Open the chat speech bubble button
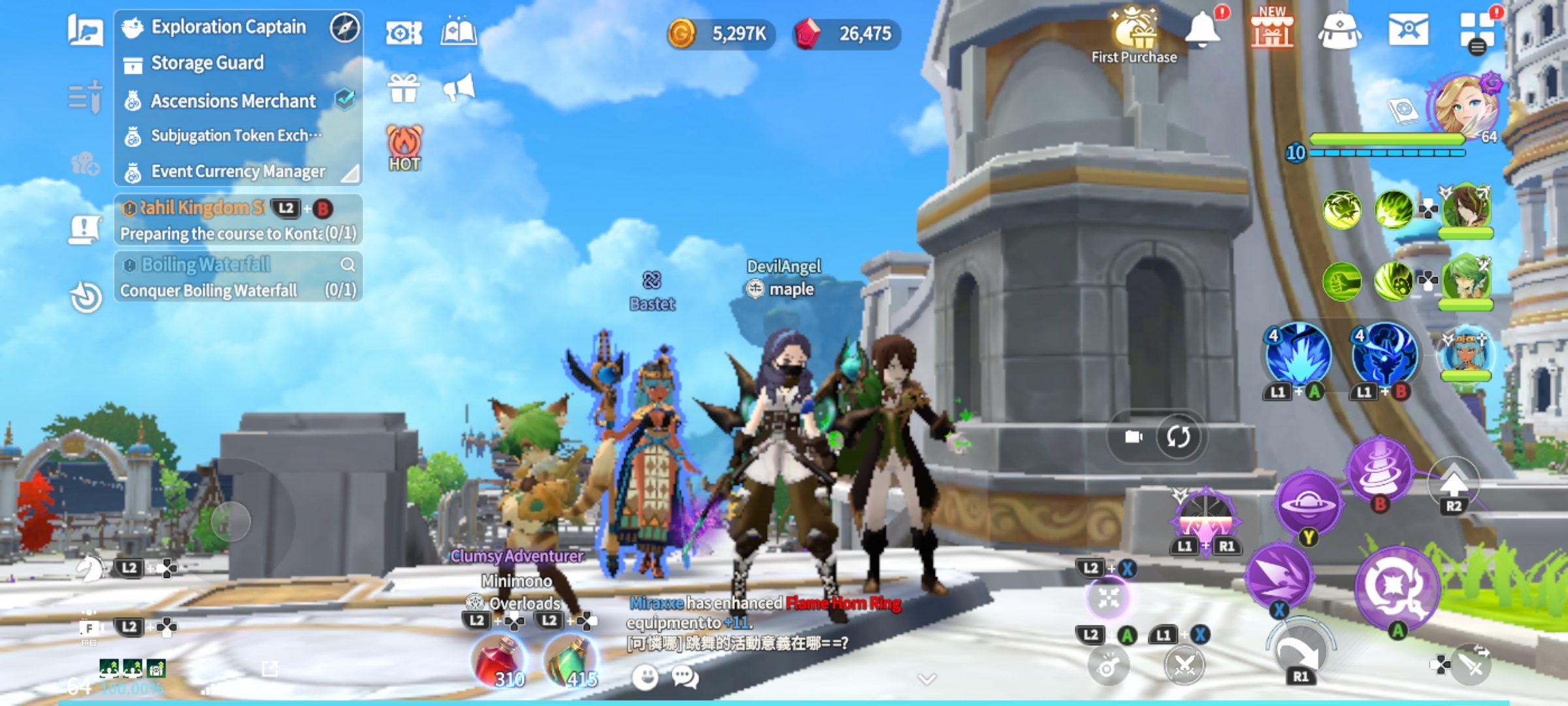 685,677
